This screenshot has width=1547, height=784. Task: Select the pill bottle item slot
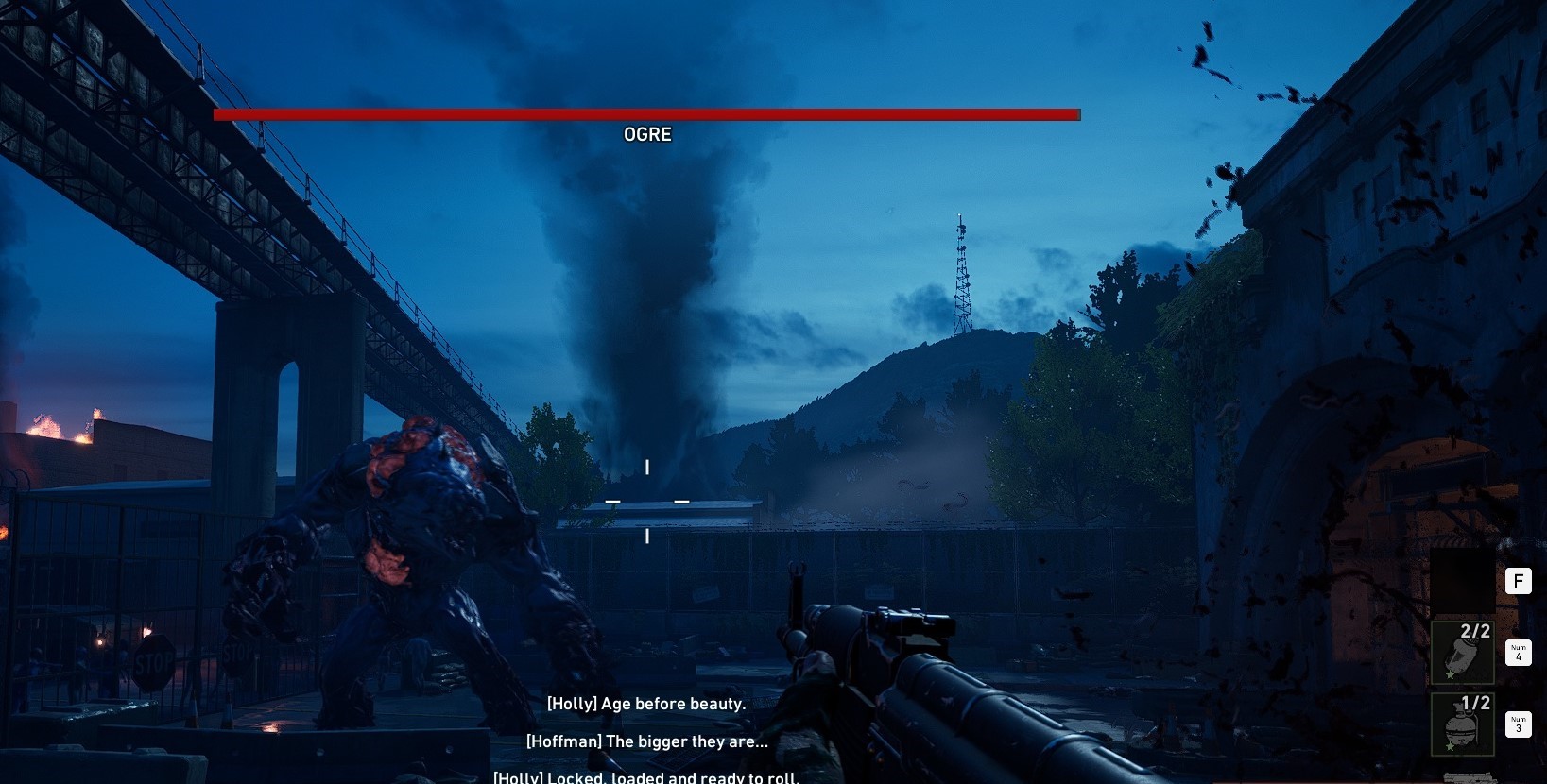[1462, 653]
